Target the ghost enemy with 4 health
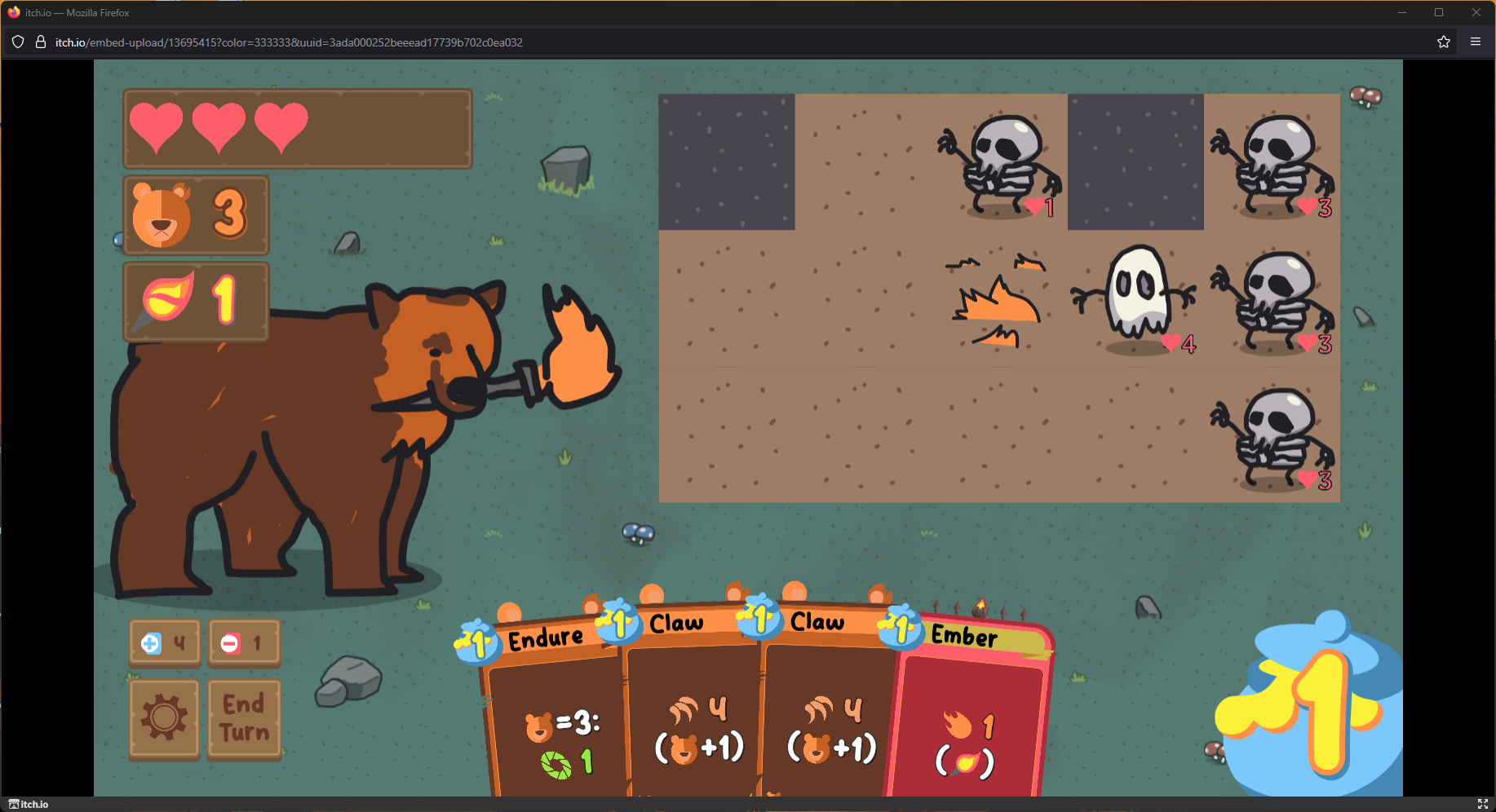The width and height of the screenshot is (1496, 812). [1137, 296]
